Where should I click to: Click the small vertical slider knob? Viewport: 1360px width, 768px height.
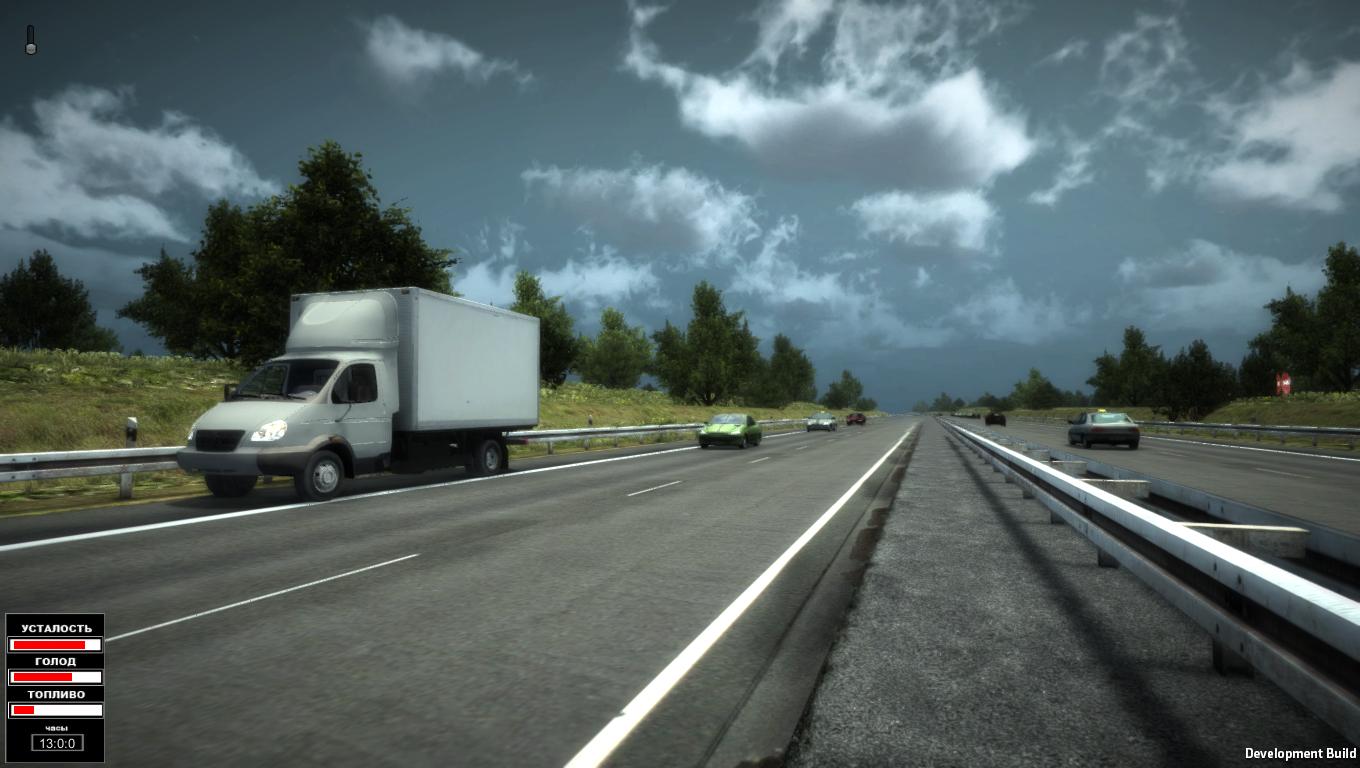(x=30, y=48)
